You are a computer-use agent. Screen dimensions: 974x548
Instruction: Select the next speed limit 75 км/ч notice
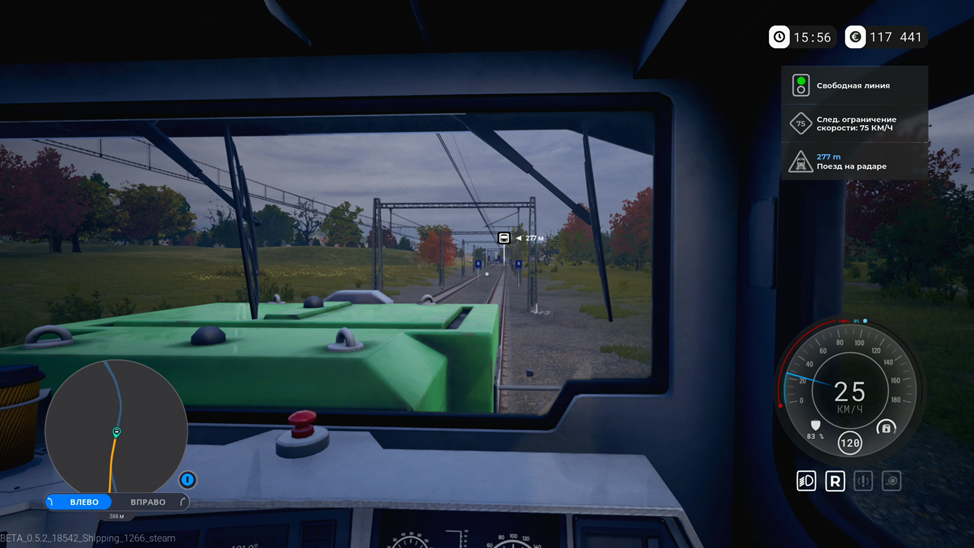coord(854,124)
